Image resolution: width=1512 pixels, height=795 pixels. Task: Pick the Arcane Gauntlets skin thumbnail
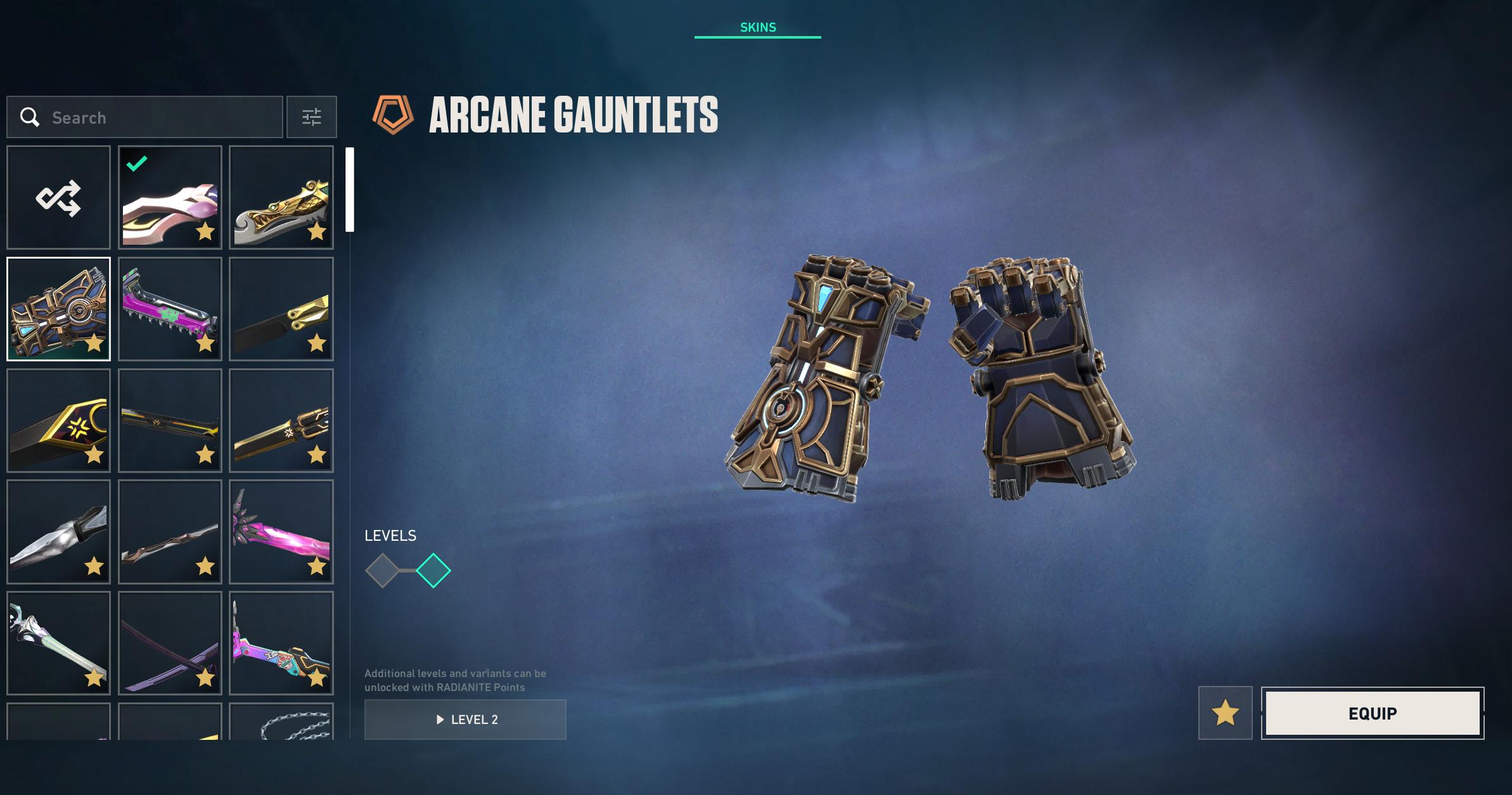tap(58, 309)
